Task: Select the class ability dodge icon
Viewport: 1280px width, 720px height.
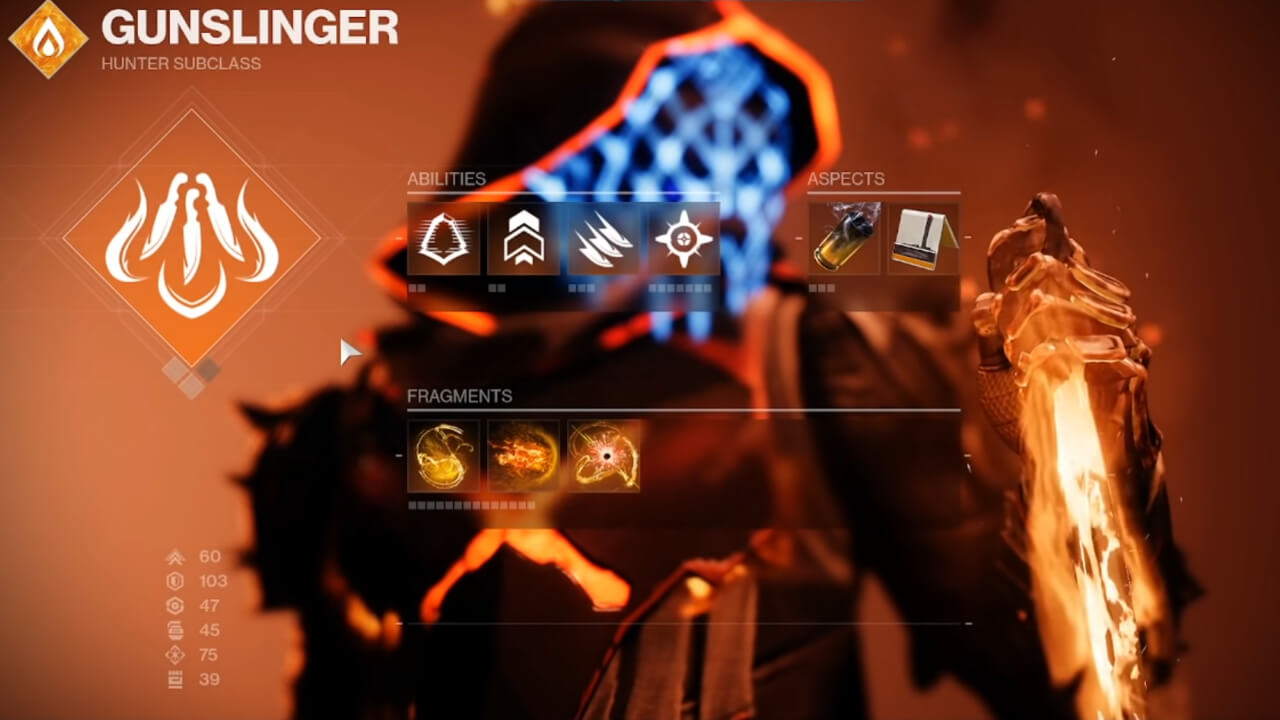Action: pyautogui.click(x=446, y=240)
